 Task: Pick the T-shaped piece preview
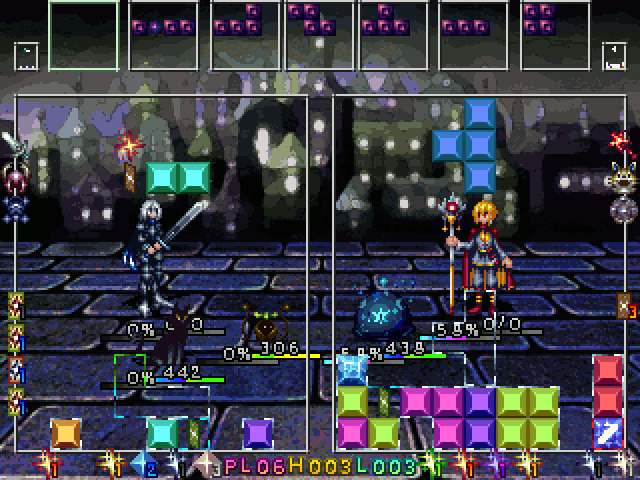390,22
